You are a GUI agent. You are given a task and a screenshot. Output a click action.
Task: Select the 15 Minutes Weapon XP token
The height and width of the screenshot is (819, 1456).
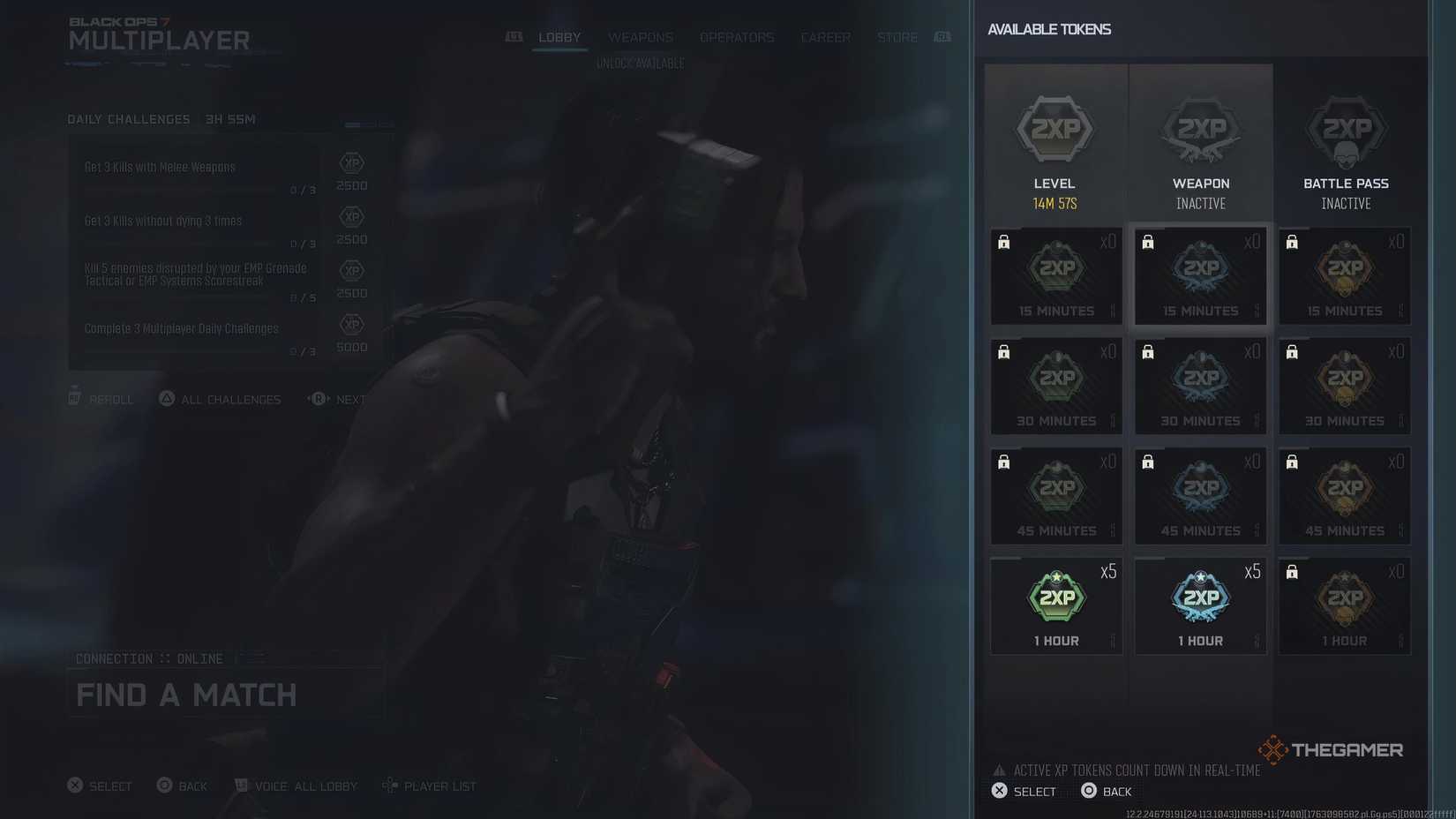tap(1200, 275)
